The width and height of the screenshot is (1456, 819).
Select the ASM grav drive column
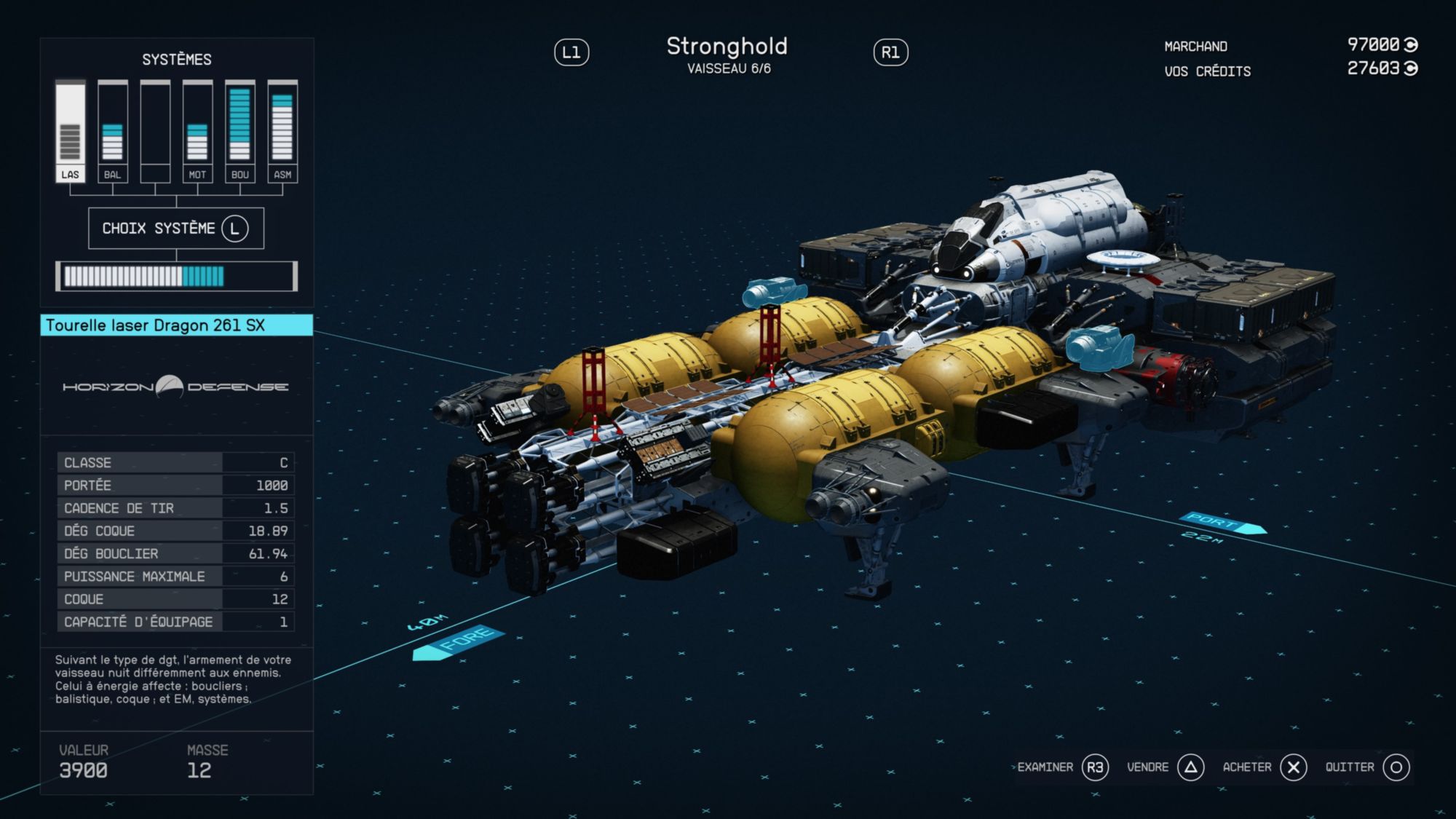(282, 131)
